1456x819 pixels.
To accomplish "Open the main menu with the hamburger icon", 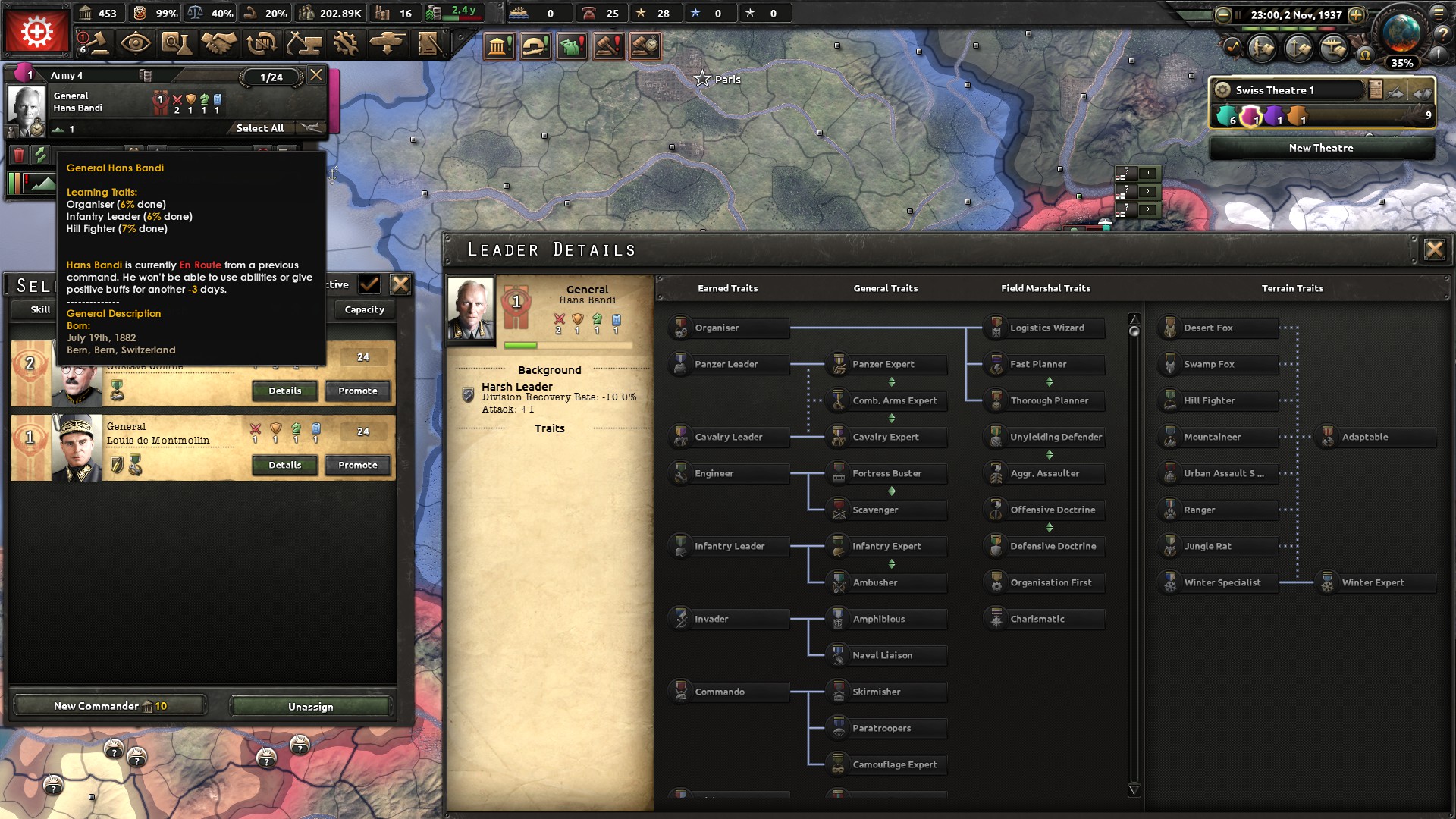I will coord(1439,13).
